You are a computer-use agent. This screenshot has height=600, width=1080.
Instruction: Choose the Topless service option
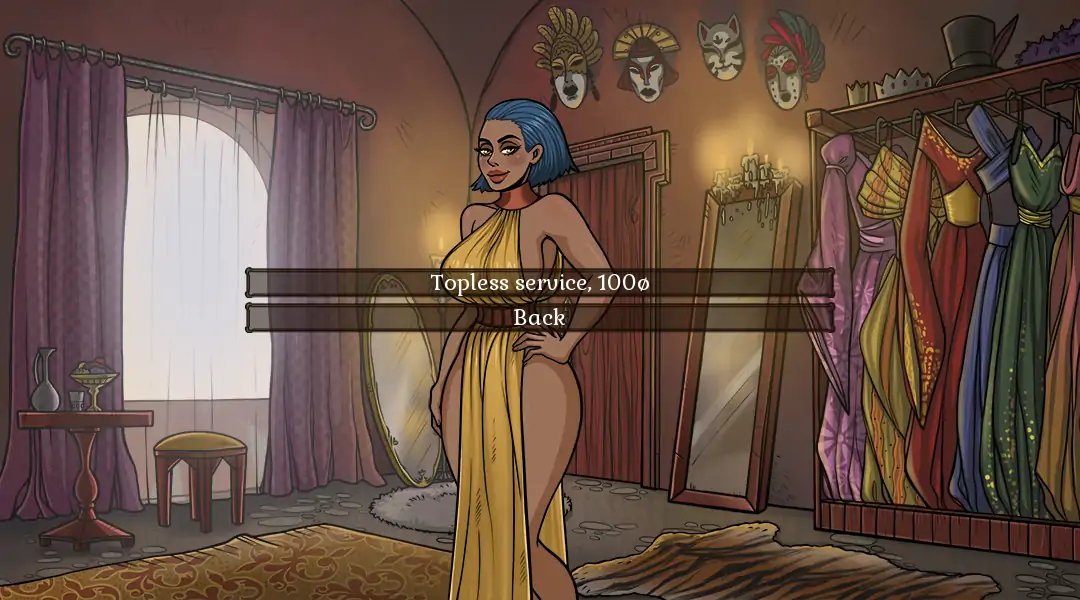point(540,283)
